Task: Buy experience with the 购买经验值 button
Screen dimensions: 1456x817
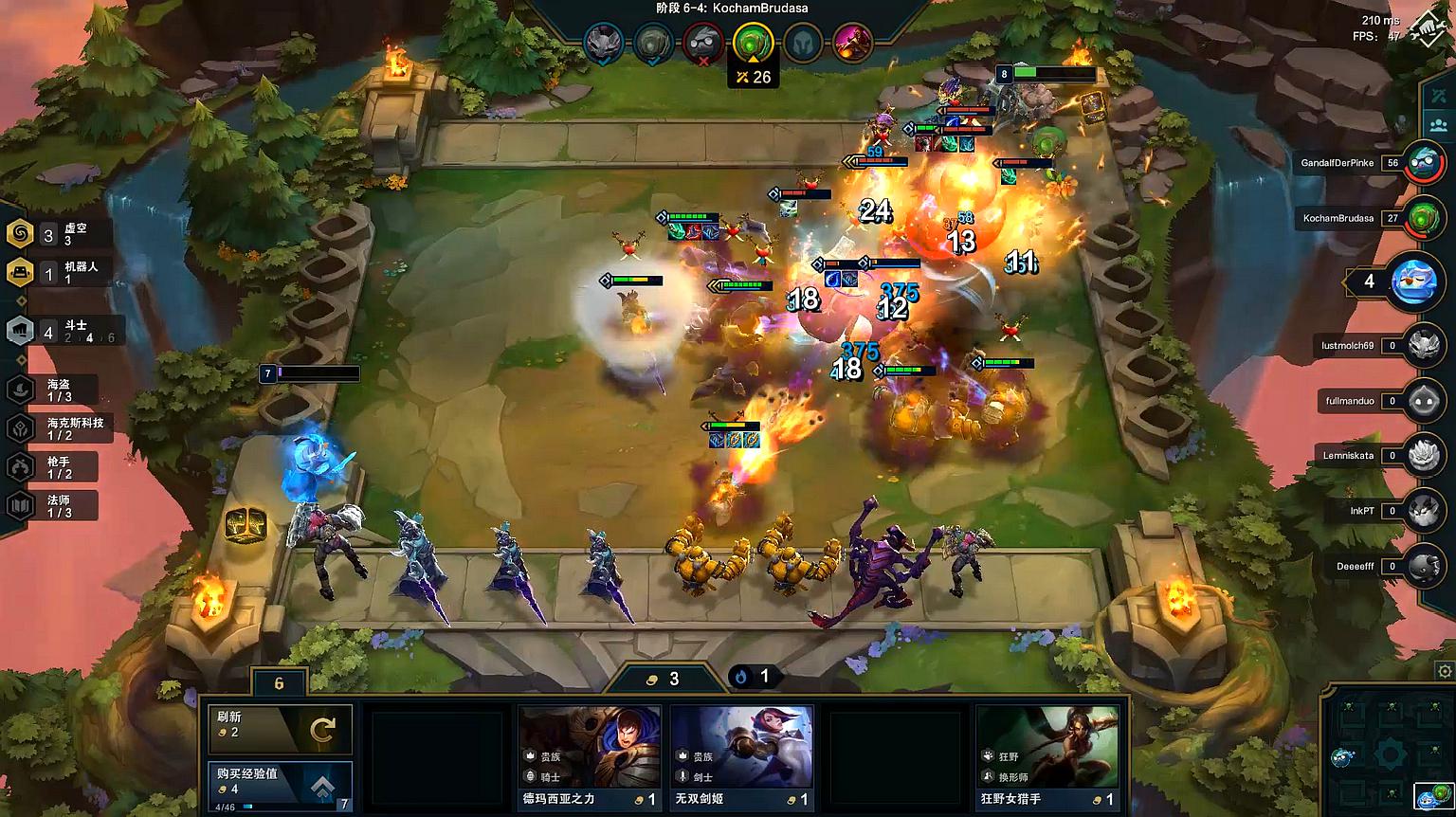Action: [281, 786]
